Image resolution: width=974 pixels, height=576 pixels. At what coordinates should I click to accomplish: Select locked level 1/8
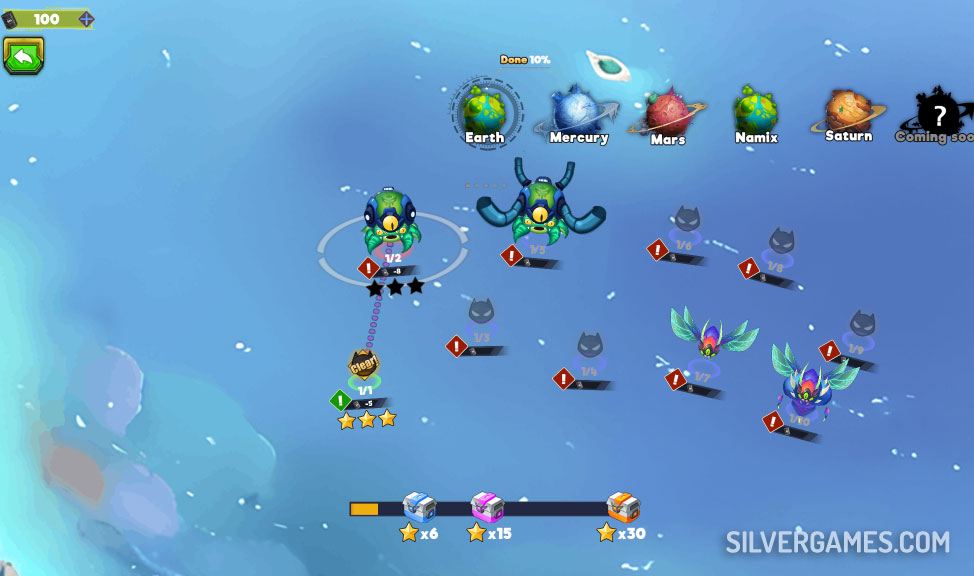(781, 247)
